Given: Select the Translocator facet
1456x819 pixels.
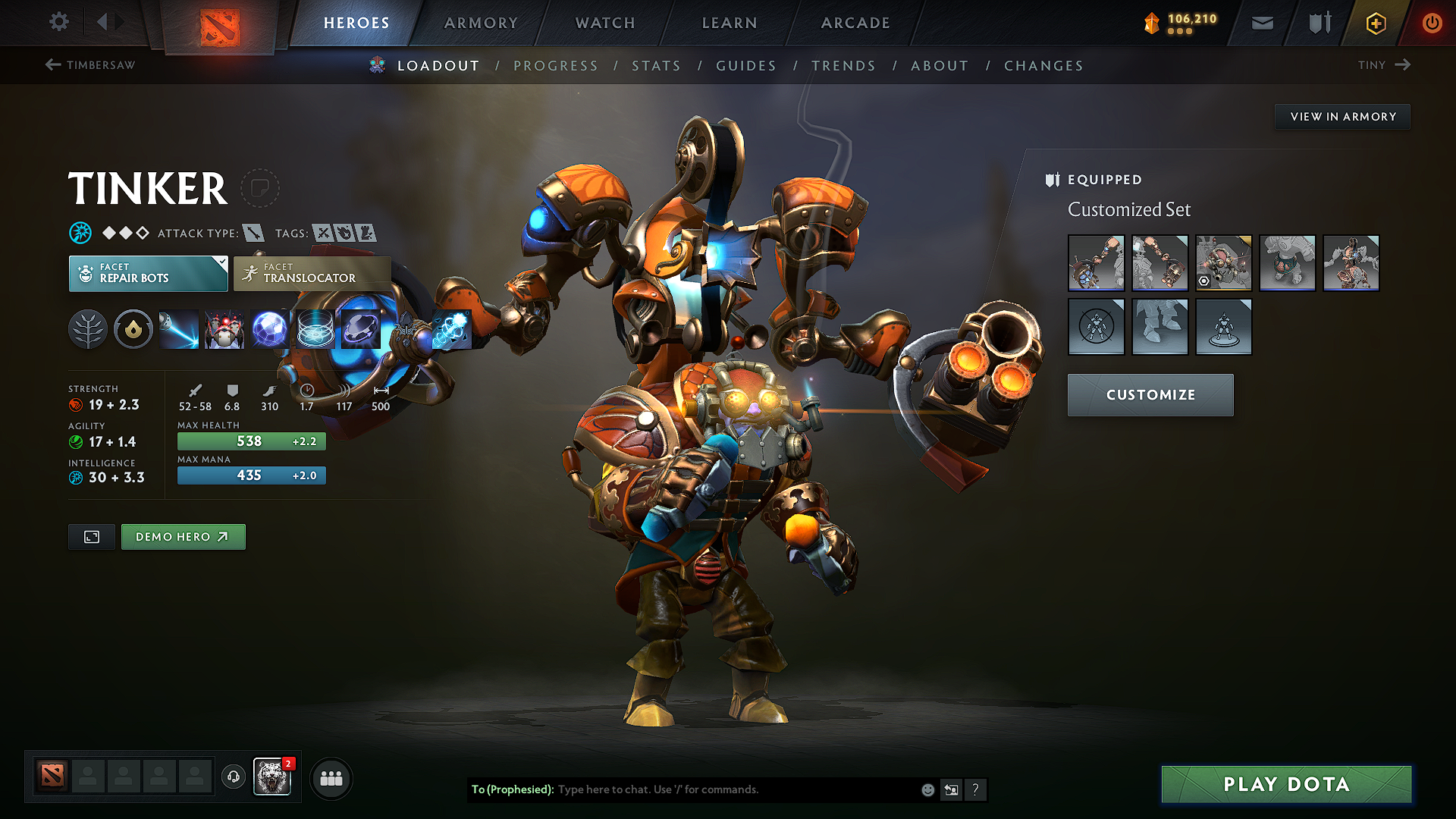Looking at the screenshot, I should tap(311, 272).
